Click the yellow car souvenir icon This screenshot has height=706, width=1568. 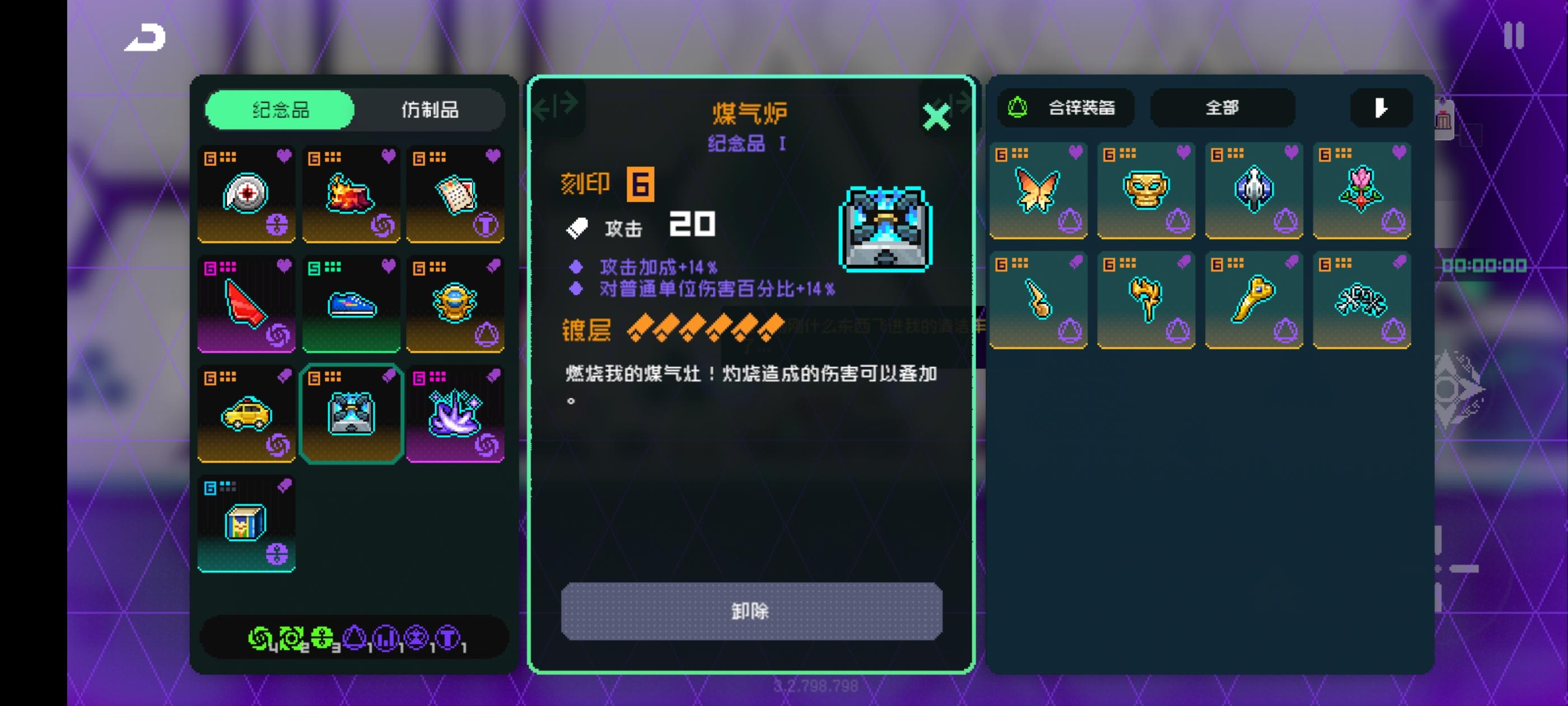point(246,414)
